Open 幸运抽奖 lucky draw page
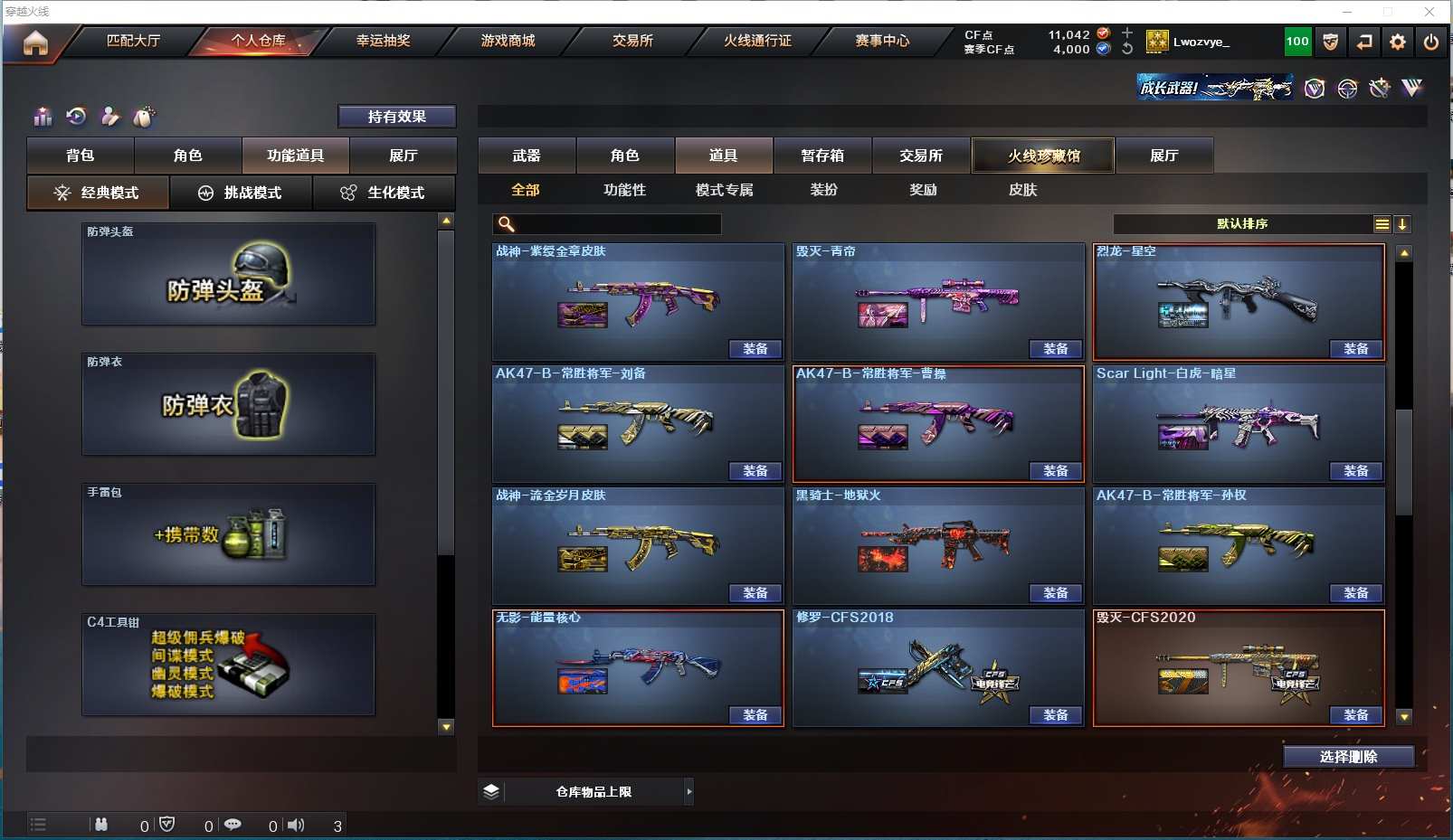Screen dimensions: 1453x840 [x=383, y=41]
